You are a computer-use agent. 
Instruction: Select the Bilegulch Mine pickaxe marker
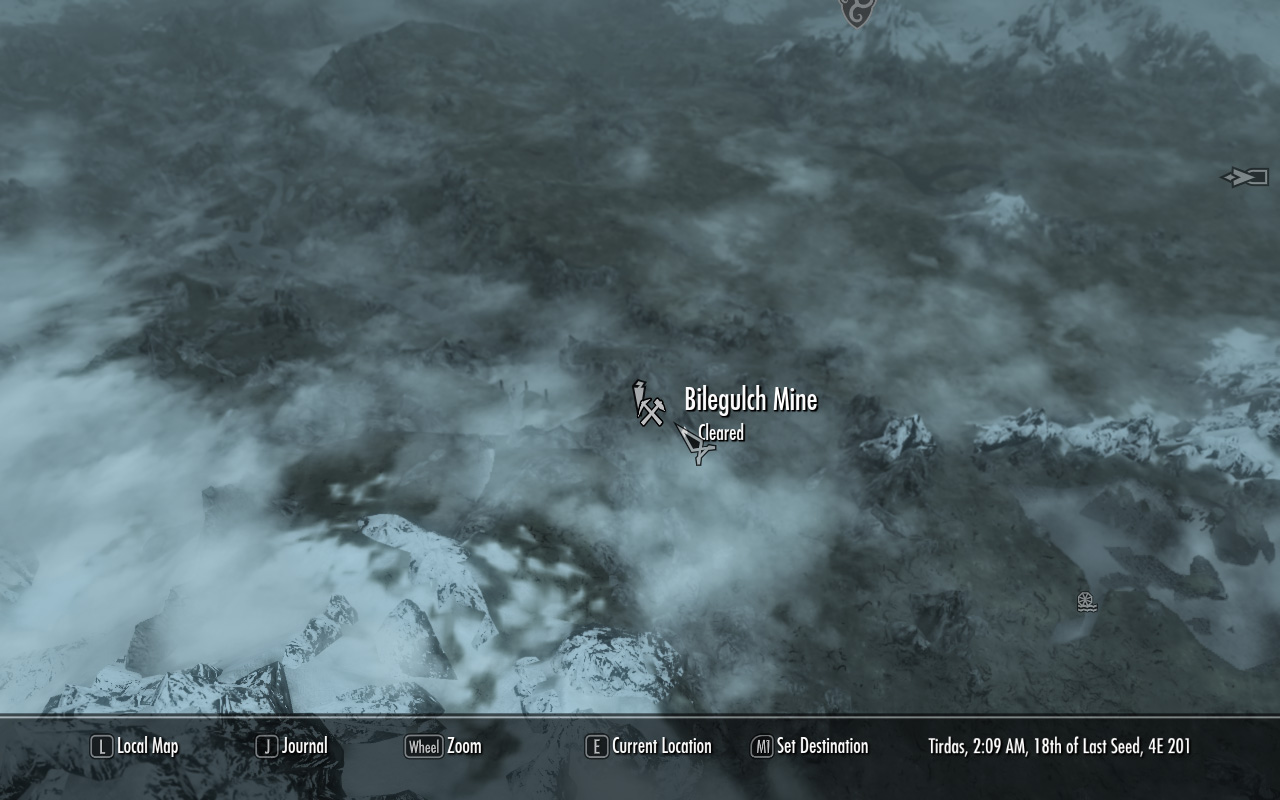tap(649, 404)
